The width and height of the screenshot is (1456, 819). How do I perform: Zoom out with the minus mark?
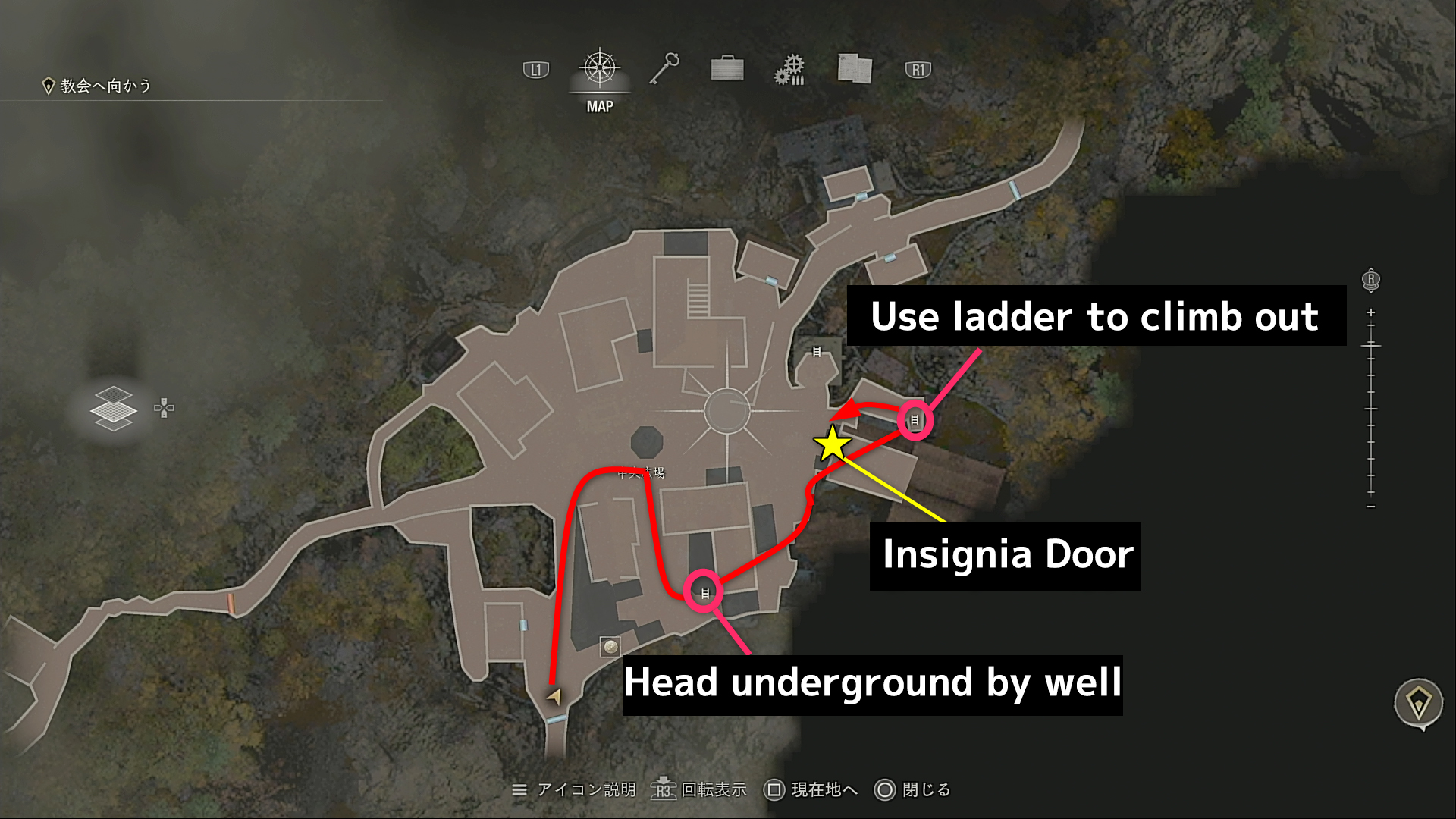(x=1371, y=507)
